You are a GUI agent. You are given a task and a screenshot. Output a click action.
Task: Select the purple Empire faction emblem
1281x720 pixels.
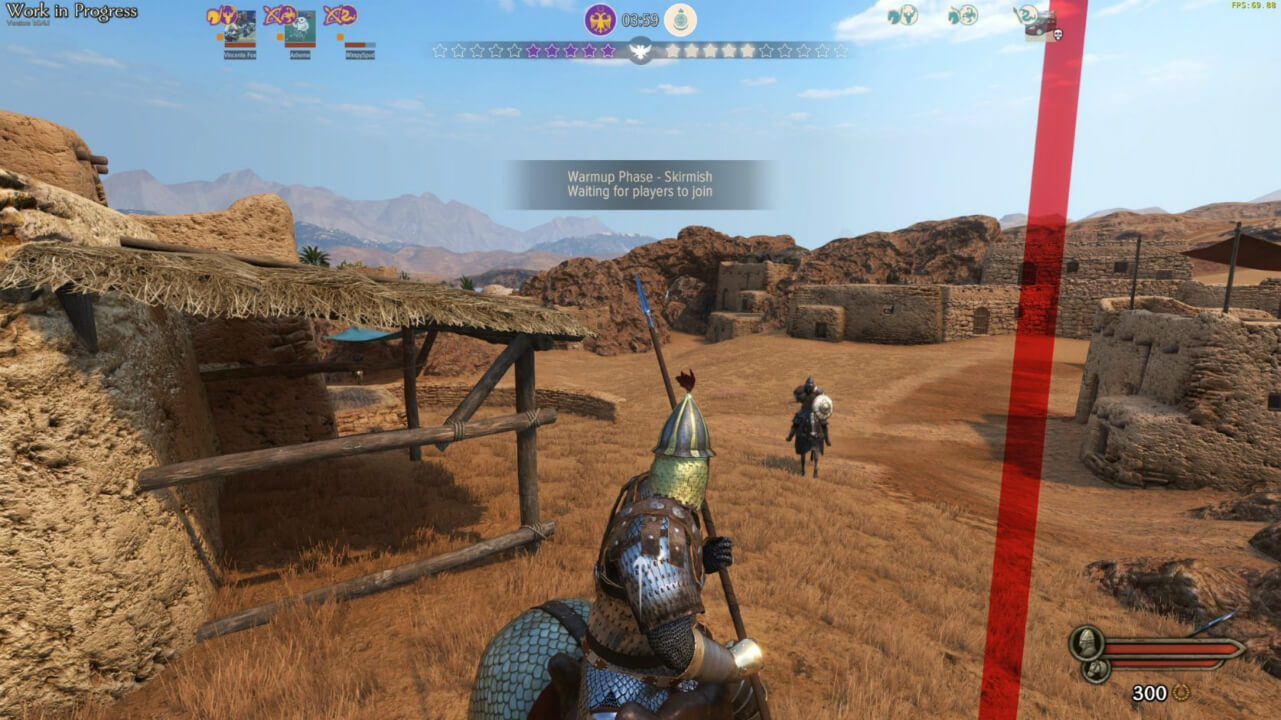coord(600,21)
